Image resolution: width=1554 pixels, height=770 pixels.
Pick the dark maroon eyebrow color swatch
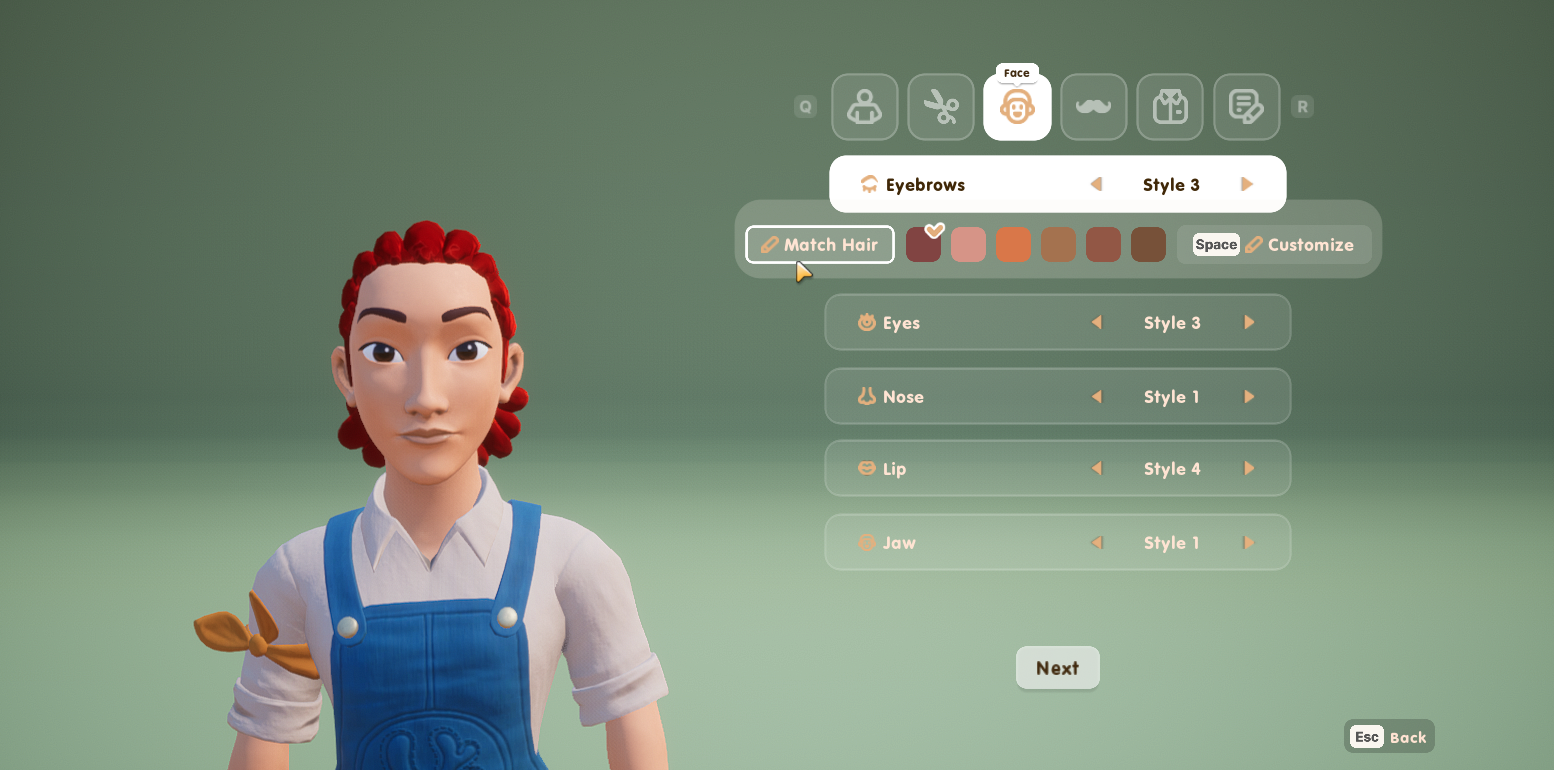click(x=923, y=245)
